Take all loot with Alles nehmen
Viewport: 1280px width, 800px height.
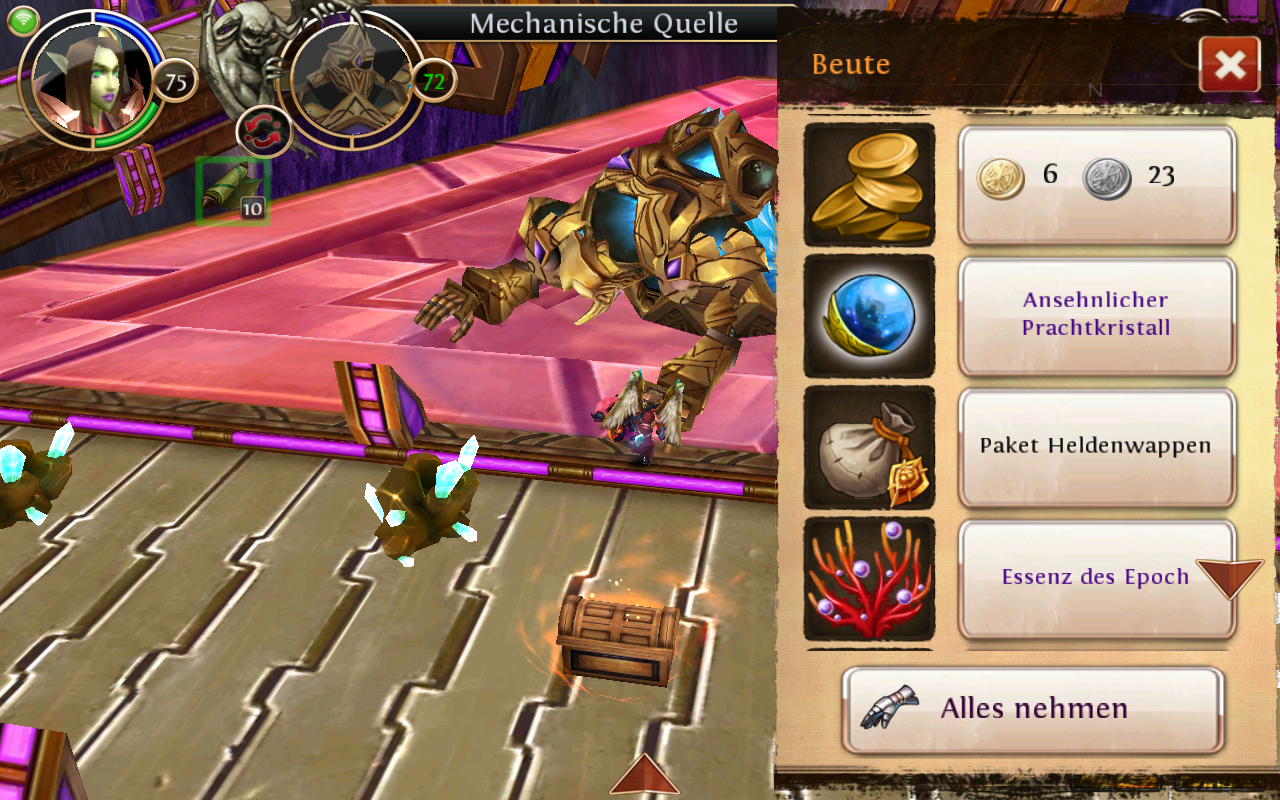1033,709
